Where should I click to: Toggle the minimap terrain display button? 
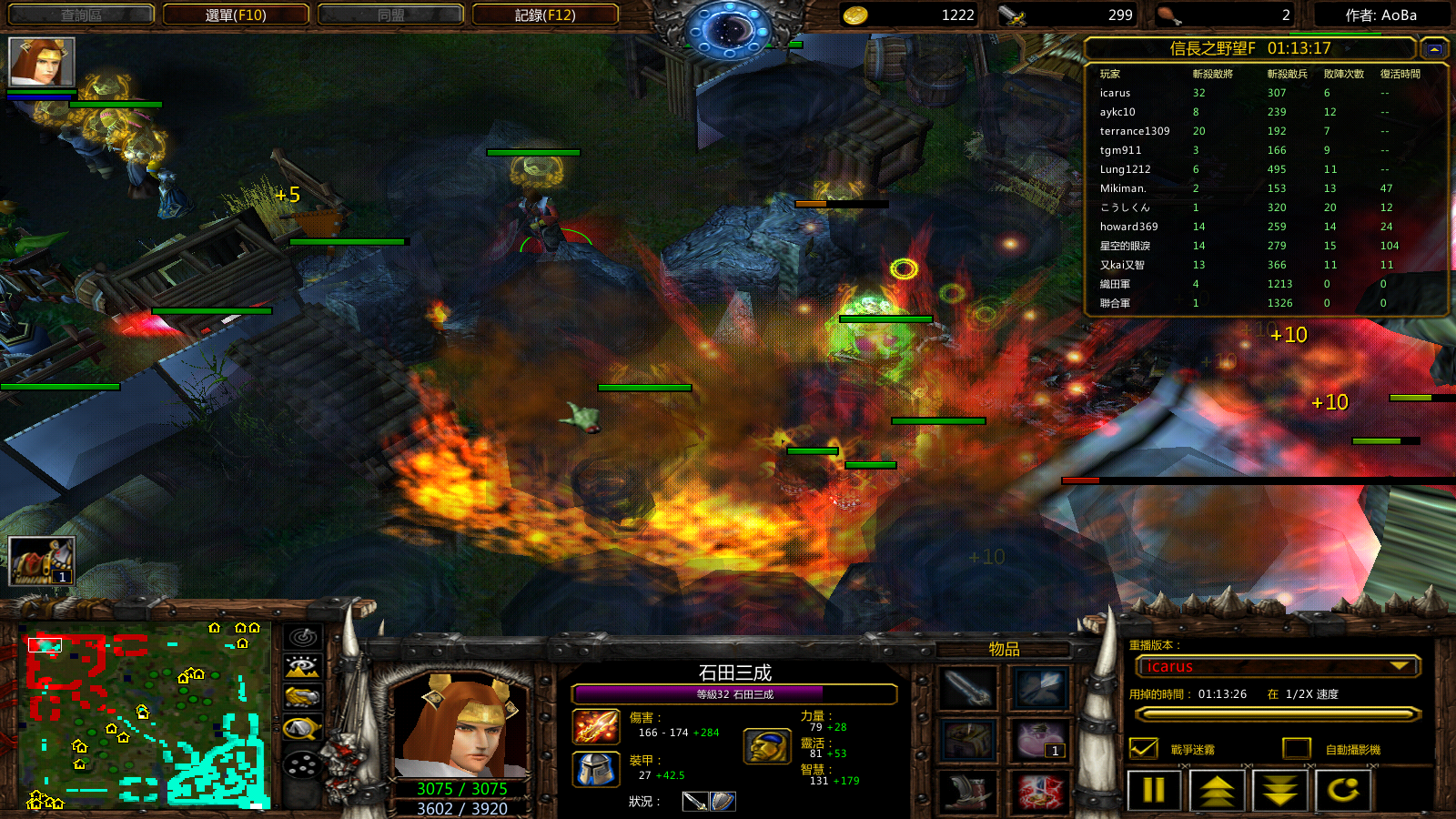302,667
